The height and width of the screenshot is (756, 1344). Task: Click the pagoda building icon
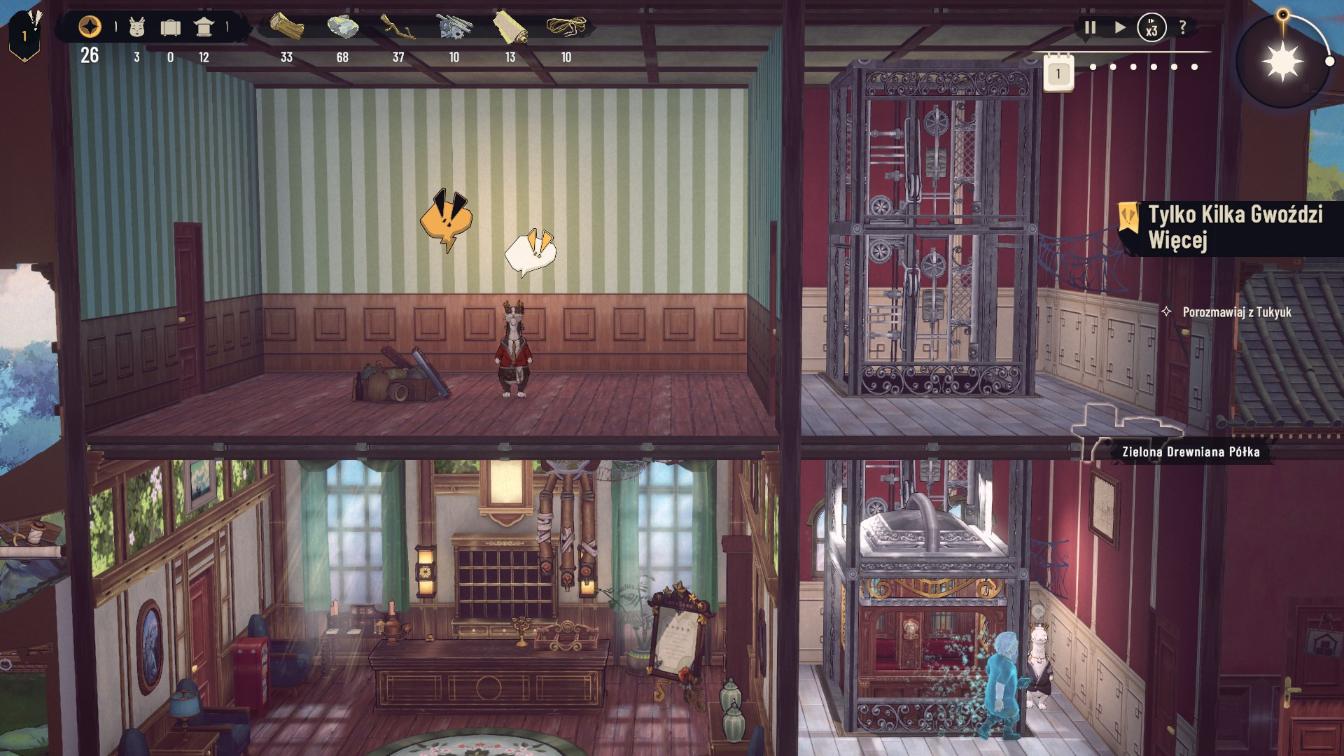point(204,27)
